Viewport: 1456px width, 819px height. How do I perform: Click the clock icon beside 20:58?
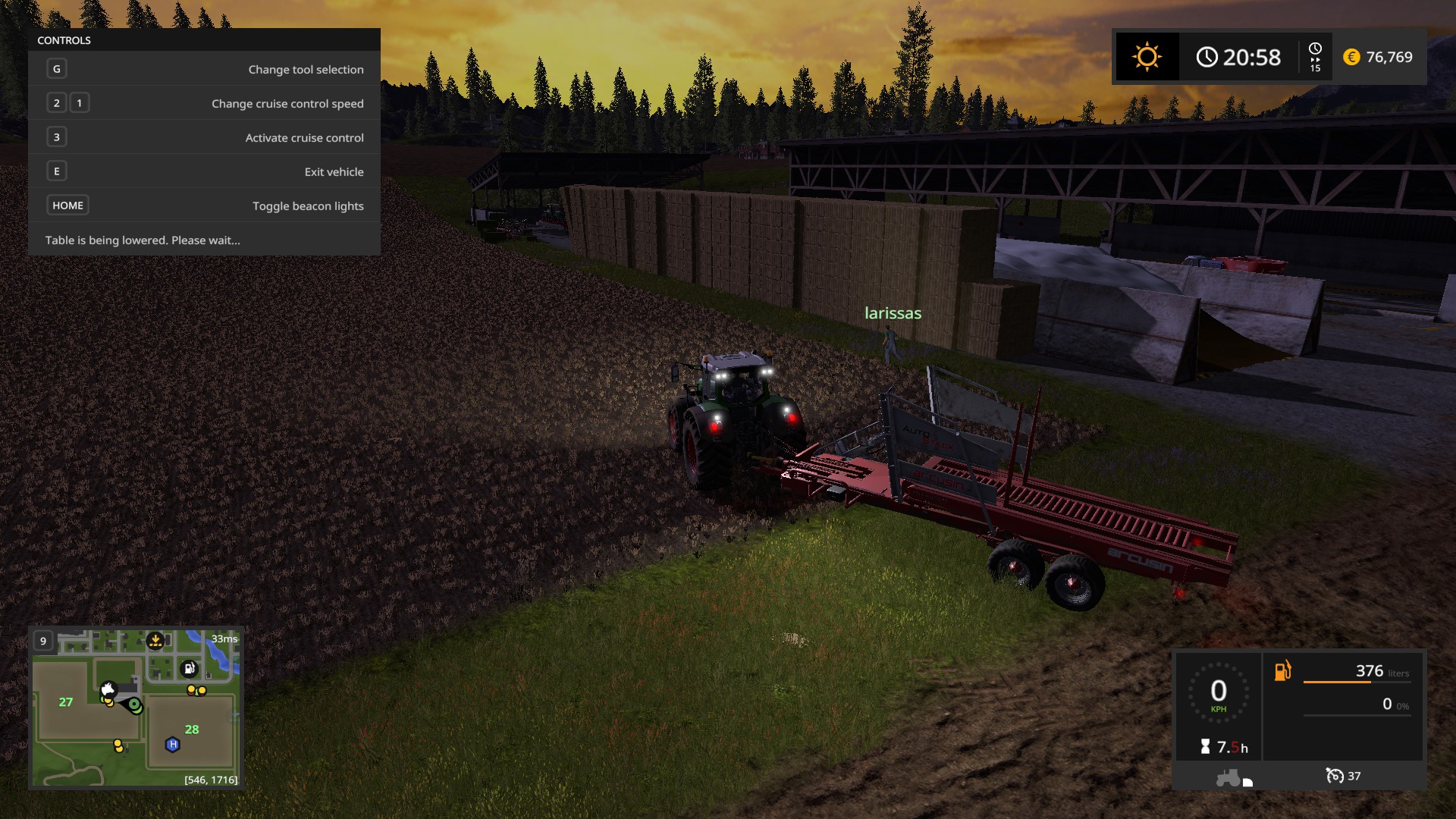click(1207, 56)
